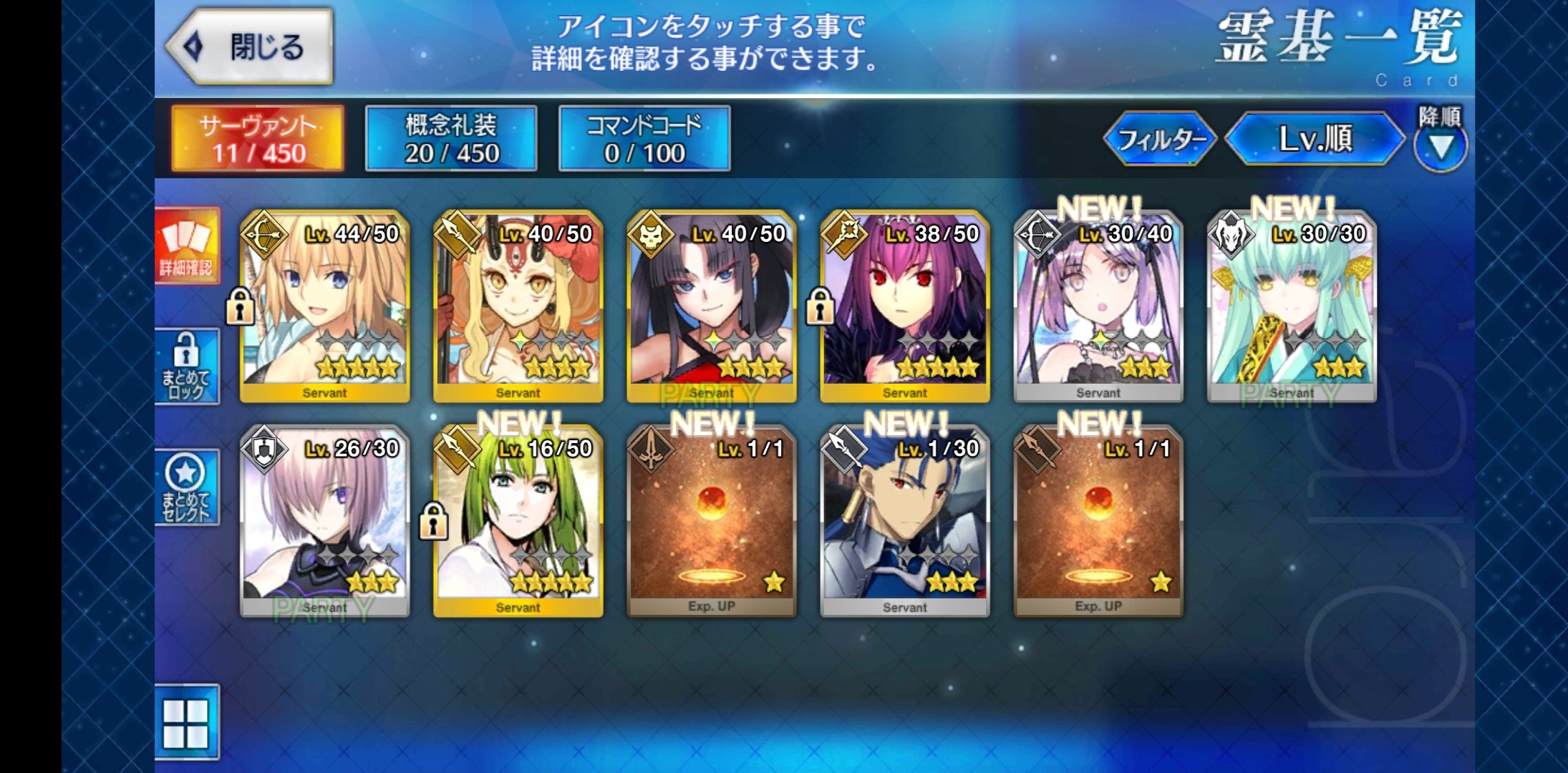This screenshot has height=773, width=1568.
Task: Choose the まとめてロック bulk lock button
Action: coord(186,366)
